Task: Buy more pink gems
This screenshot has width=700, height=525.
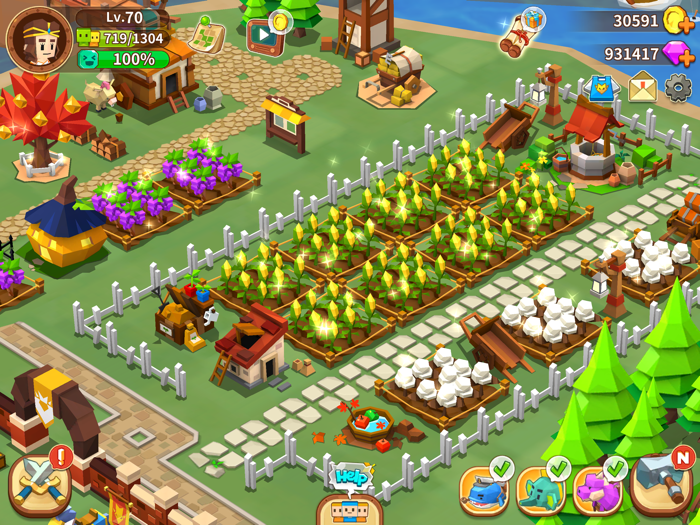Action: click(x=679, y=54)
